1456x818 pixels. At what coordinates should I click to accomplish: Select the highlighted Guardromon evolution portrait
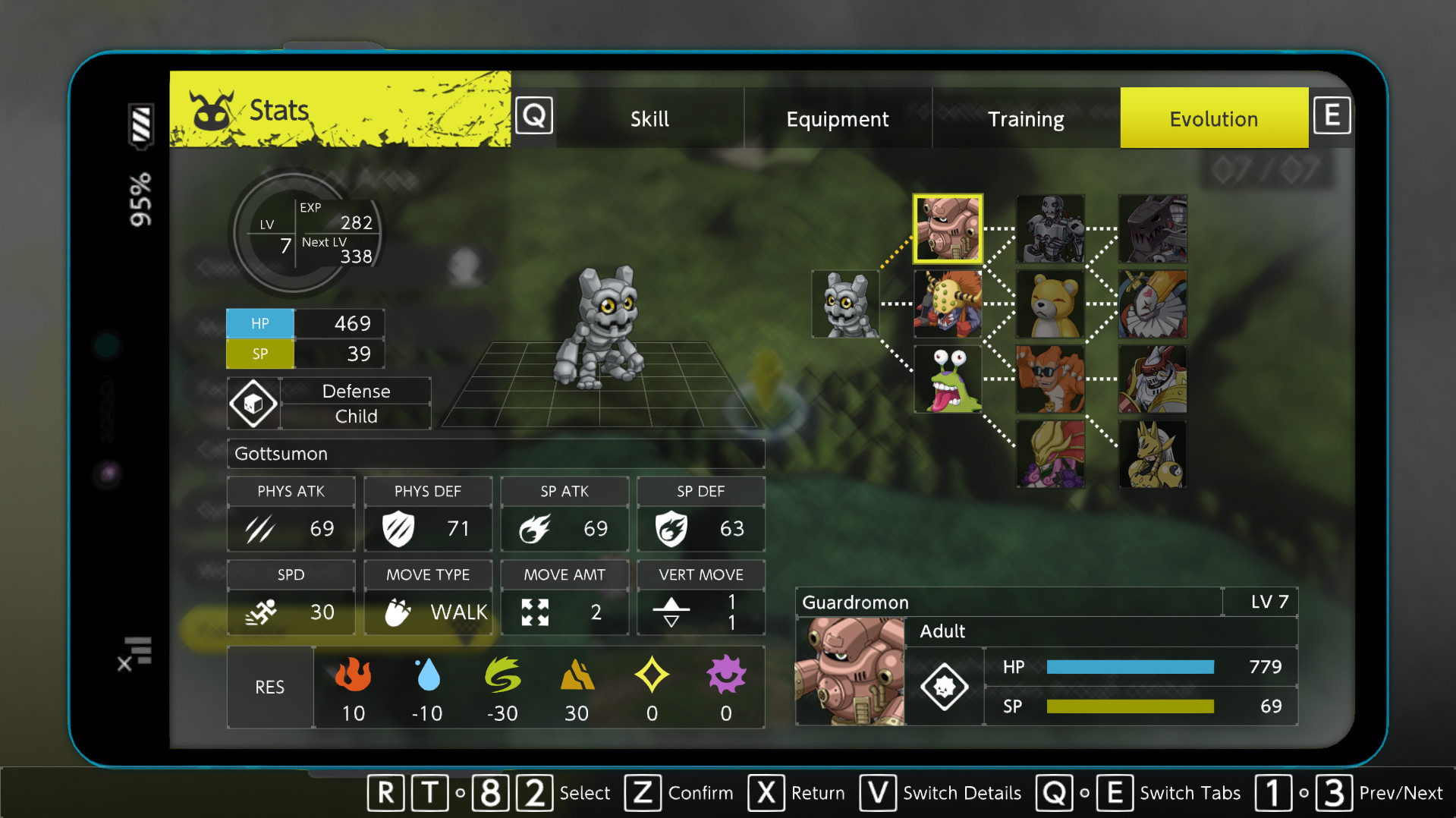948,229
